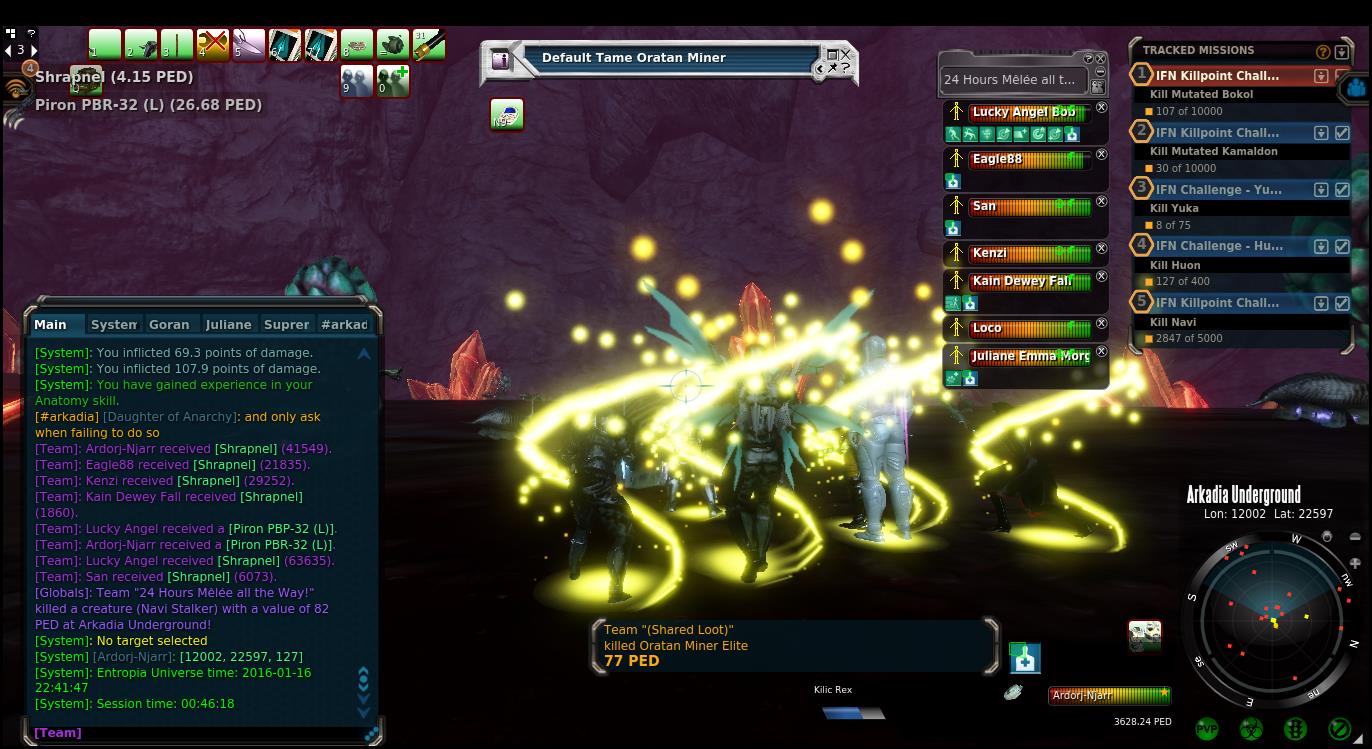1372x749 pixels.
Task: Activate the knife in hotbar slot 5
Action: [248, 45]
